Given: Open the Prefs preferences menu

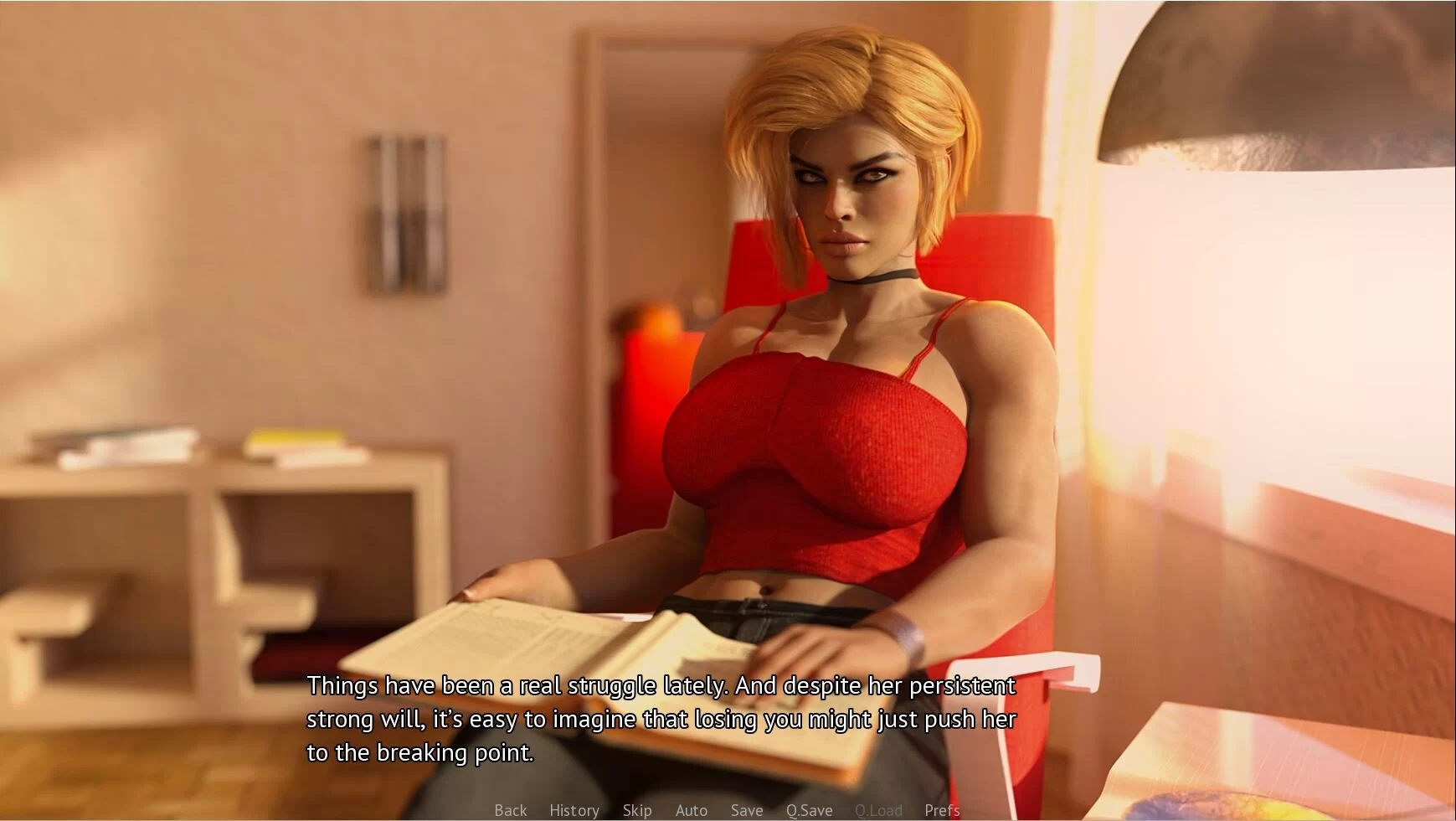Looking at the screenshot, I should tap(942, 810).
